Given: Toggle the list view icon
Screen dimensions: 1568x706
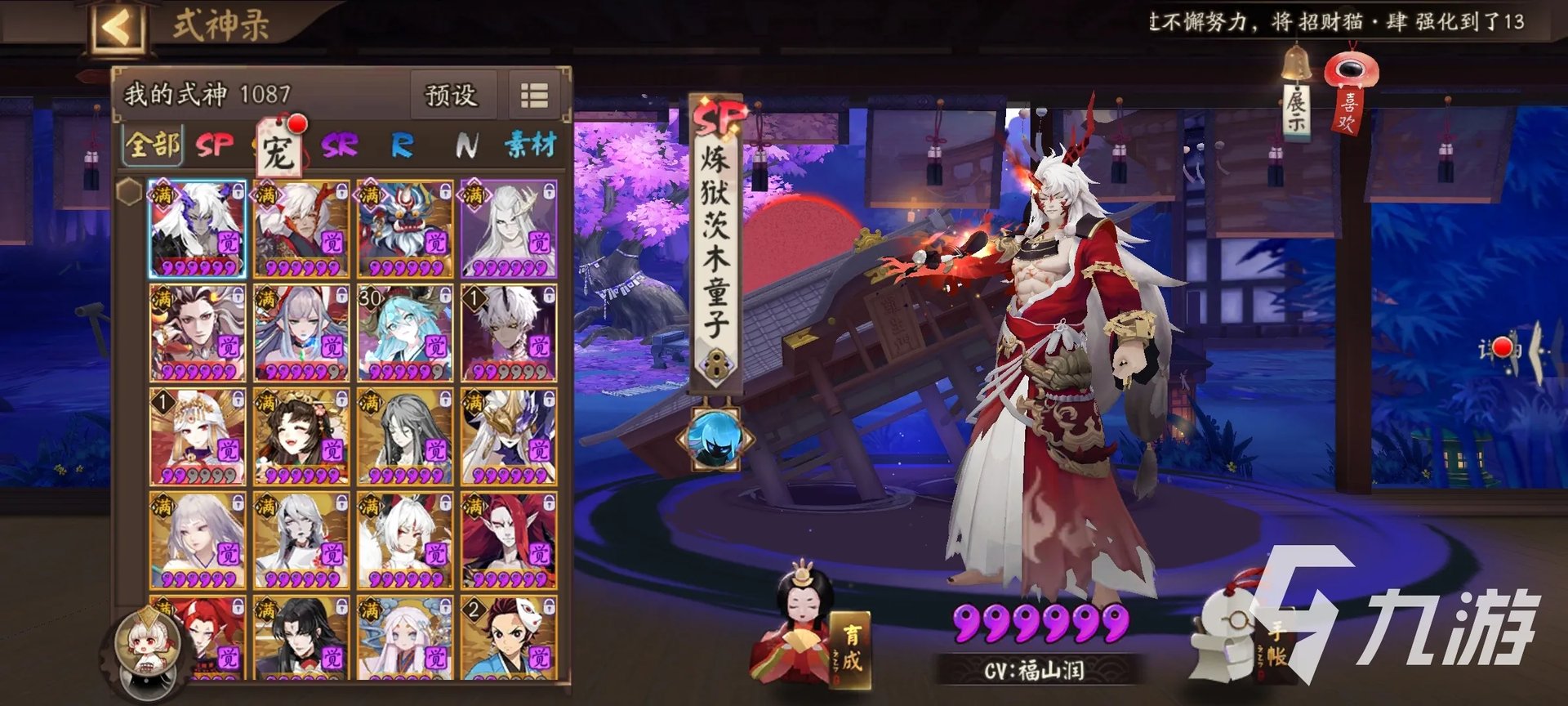Looking at the screenshot, I should pos(535,96).
